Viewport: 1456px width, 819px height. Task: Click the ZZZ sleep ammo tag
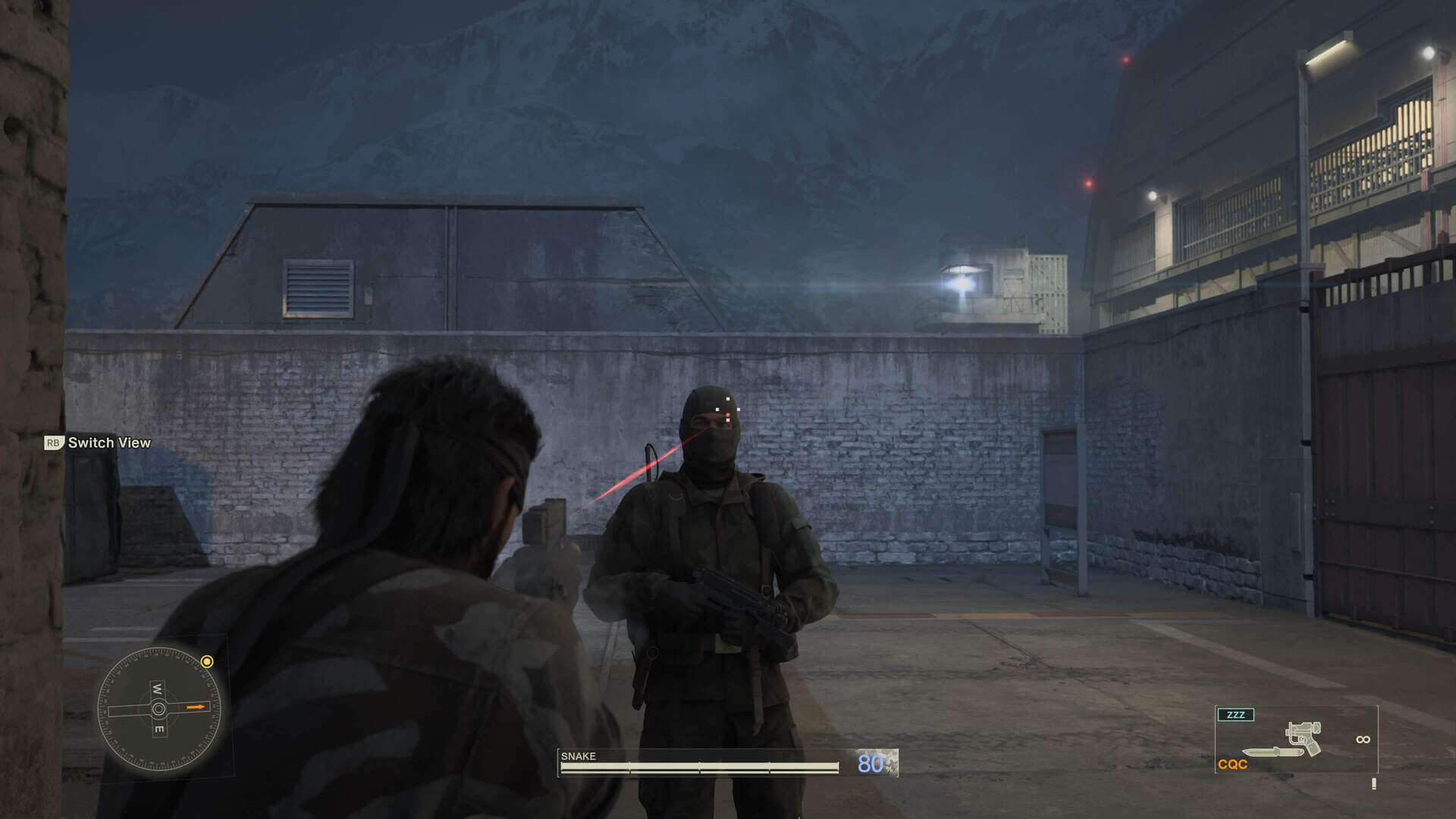(x=1236, y=714)
